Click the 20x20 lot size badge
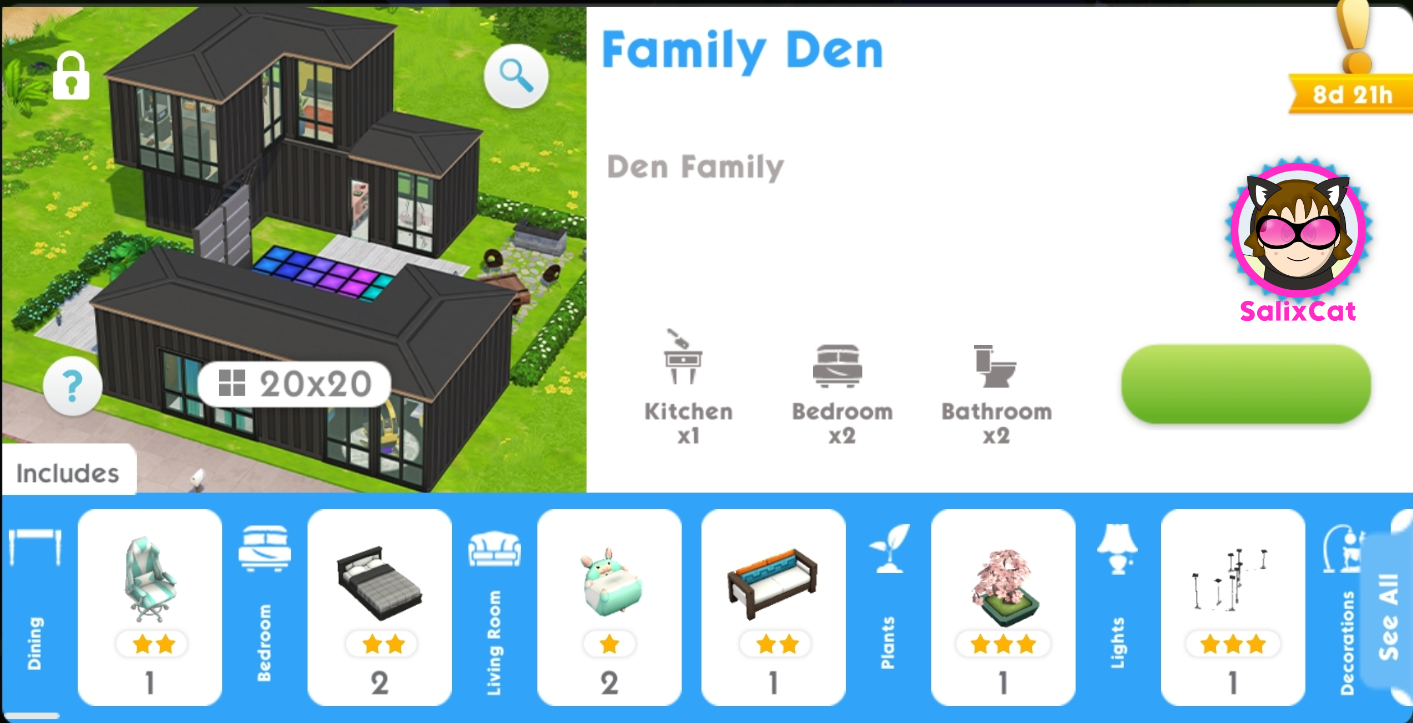Screen dimensions: 1413x723 point(295,383)
